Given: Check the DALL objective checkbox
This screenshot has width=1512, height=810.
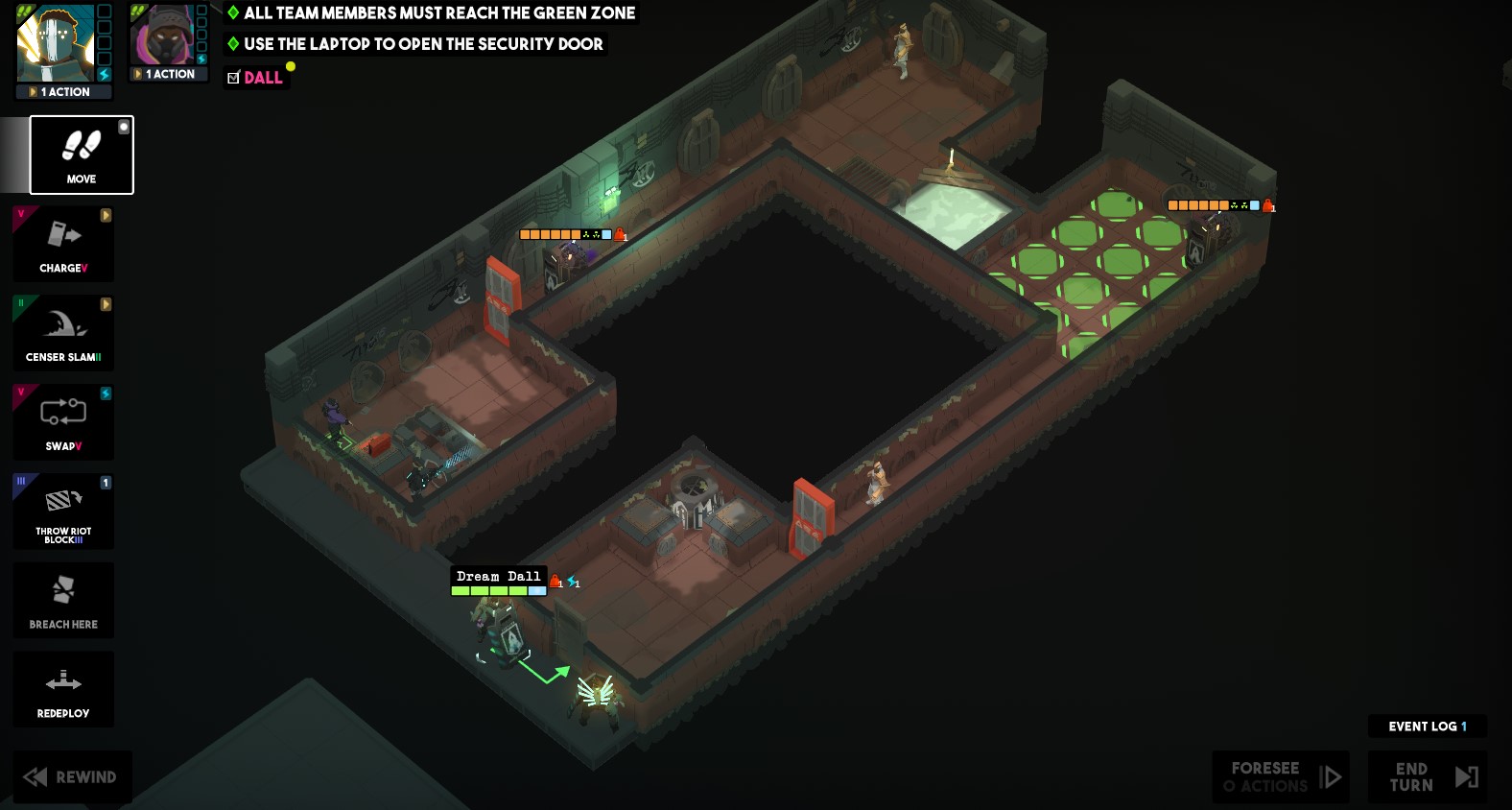Looking at the screenshot, I should (232, 78).
